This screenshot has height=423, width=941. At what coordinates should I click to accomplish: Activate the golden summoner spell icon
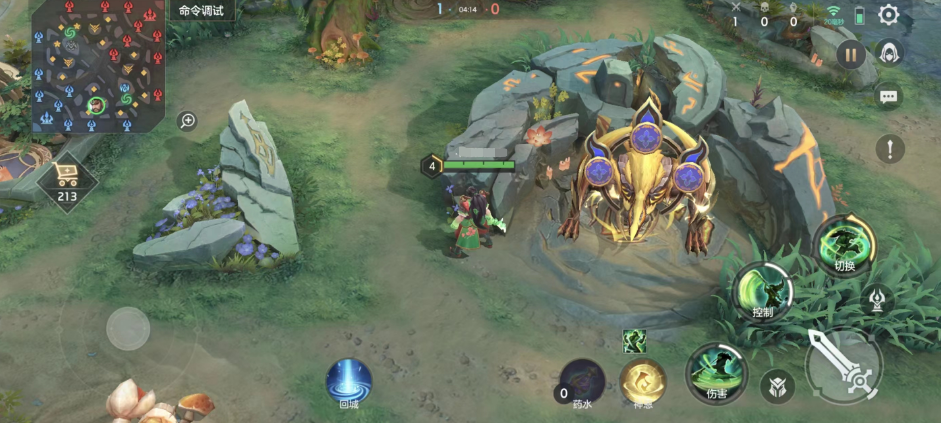point(643,383)
